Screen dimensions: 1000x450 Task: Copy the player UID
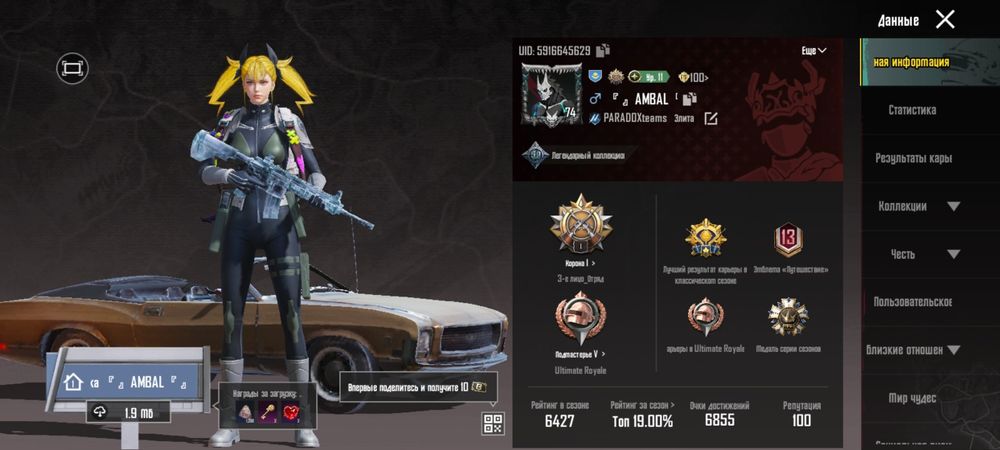[603, 50]
